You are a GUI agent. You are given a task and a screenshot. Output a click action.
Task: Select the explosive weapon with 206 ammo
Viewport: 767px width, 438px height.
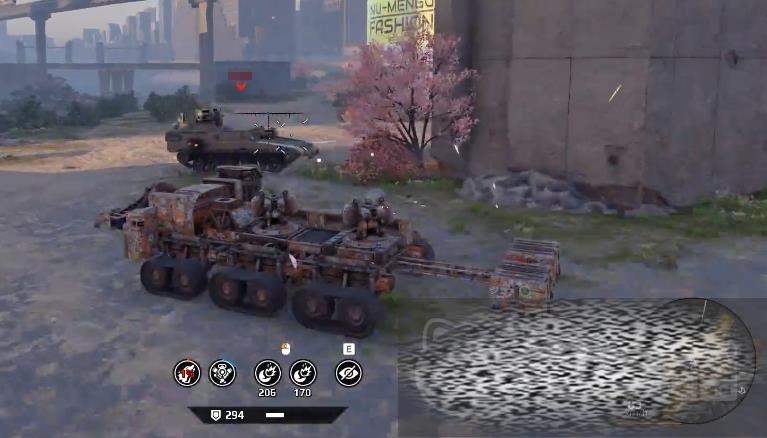point(267,373)
